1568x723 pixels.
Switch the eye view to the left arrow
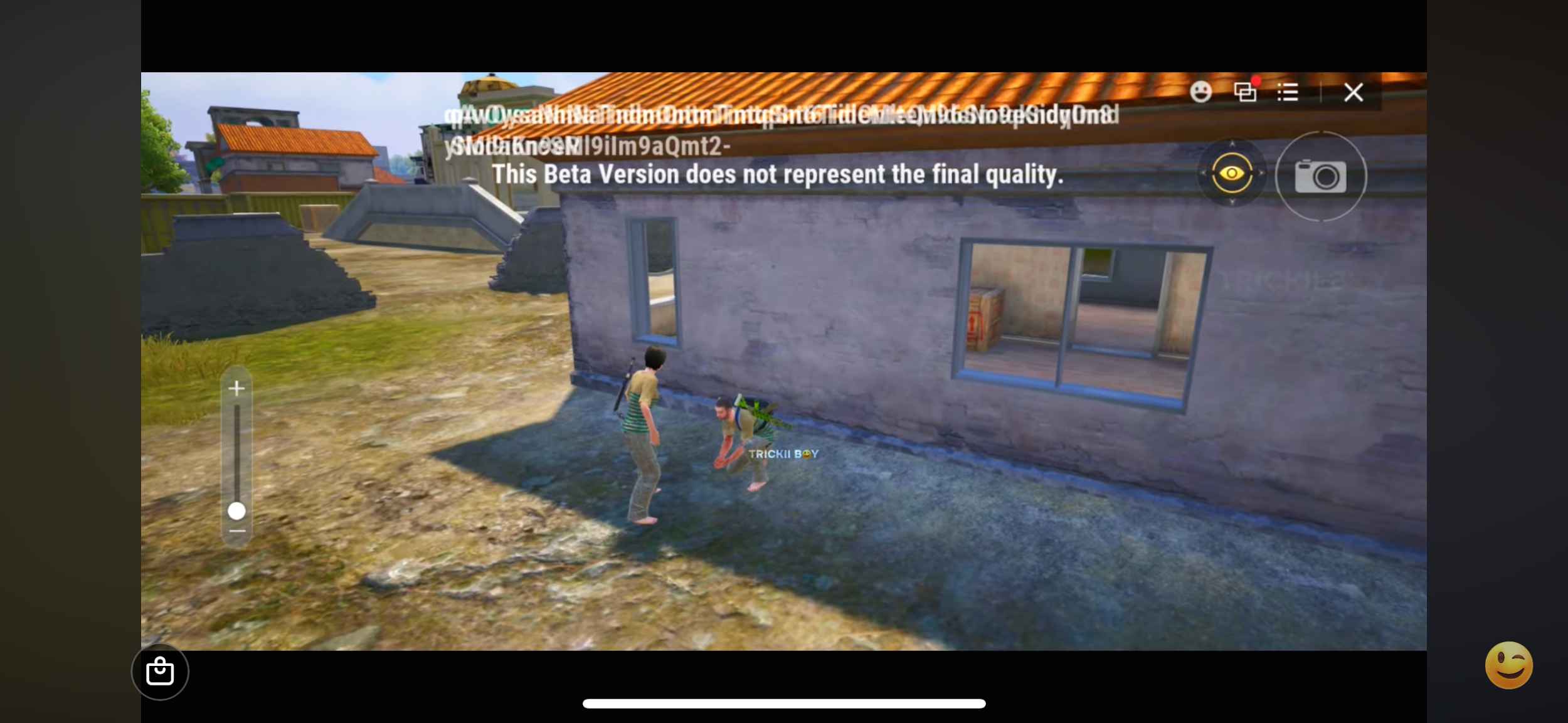click(x=1203, y=173)
